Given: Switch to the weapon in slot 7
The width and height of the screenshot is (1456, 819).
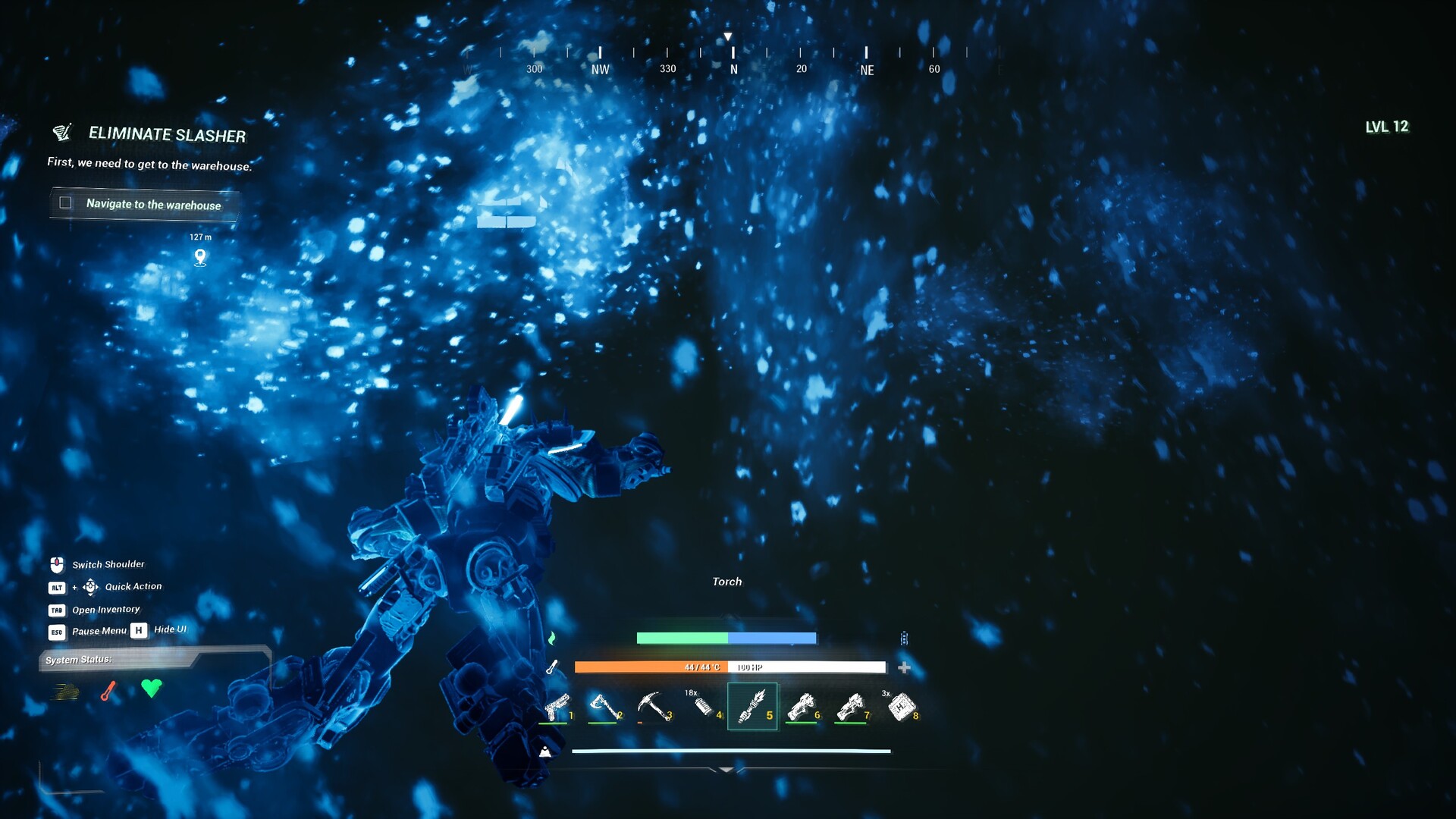Looking at the screenshot, I should (x=851, y=707).
